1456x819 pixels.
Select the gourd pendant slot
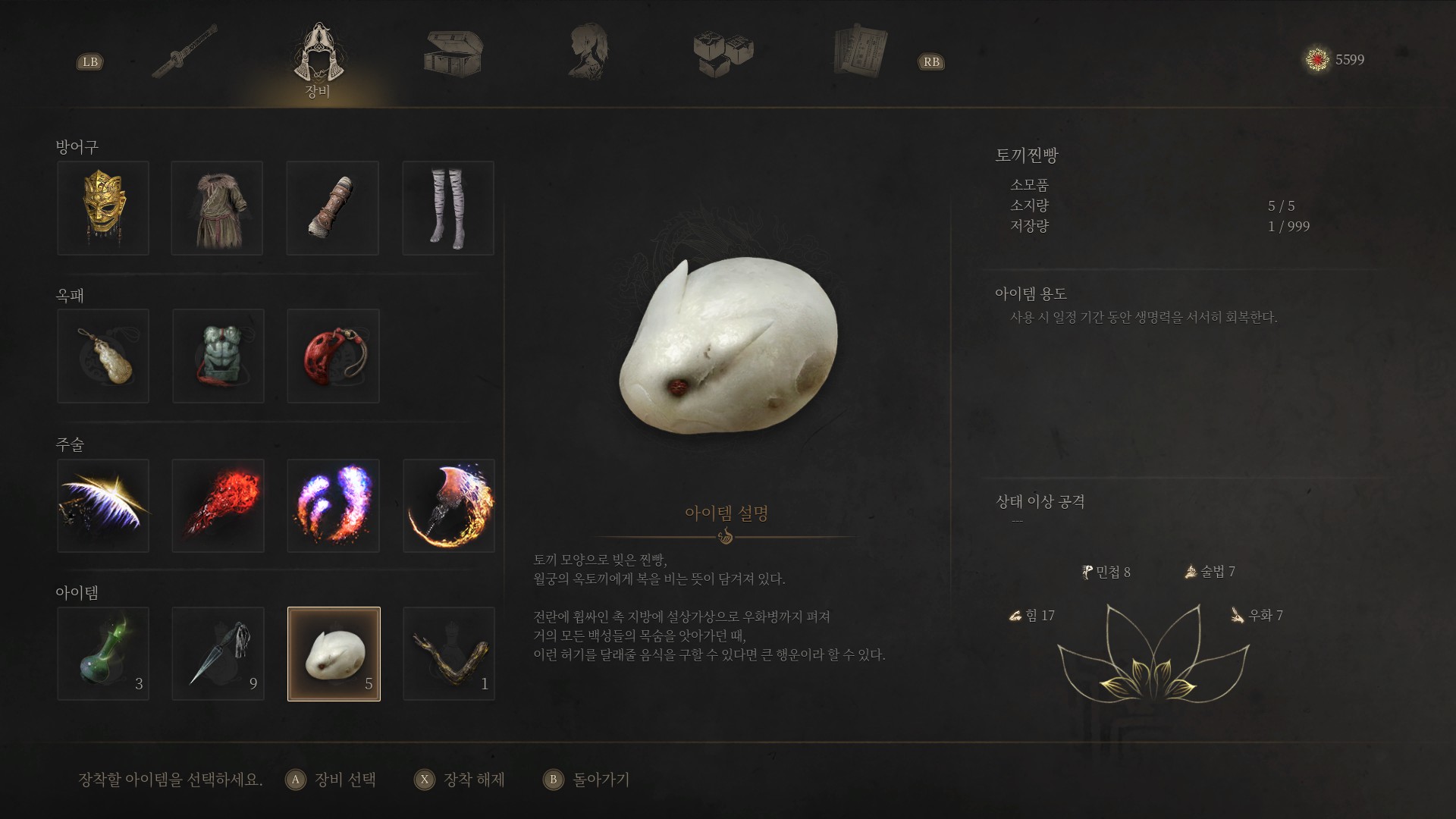click(x=103, y=356)
